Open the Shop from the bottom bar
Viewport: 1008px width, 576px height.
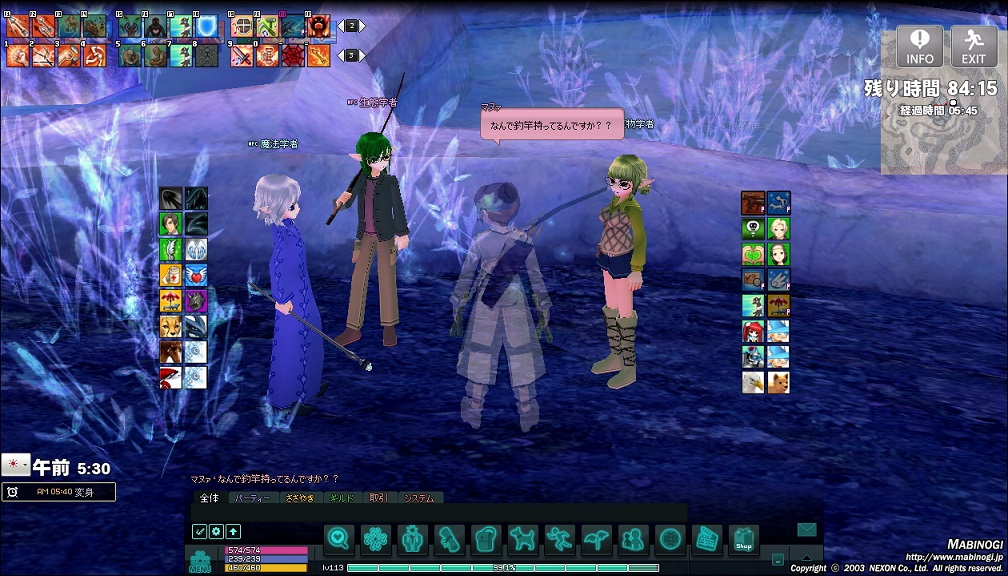tap(743, 540)
